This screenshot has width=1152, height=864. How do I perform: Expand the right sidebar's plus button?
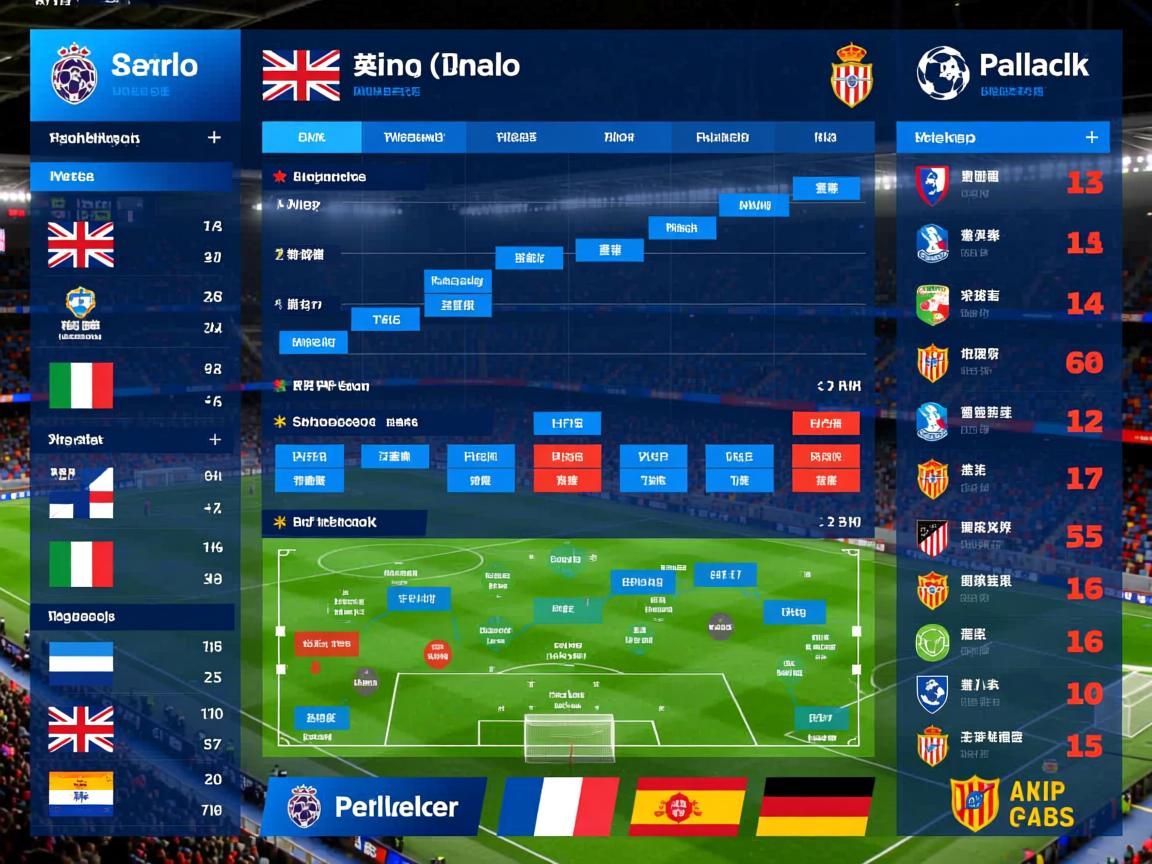tap(1091, 137)
